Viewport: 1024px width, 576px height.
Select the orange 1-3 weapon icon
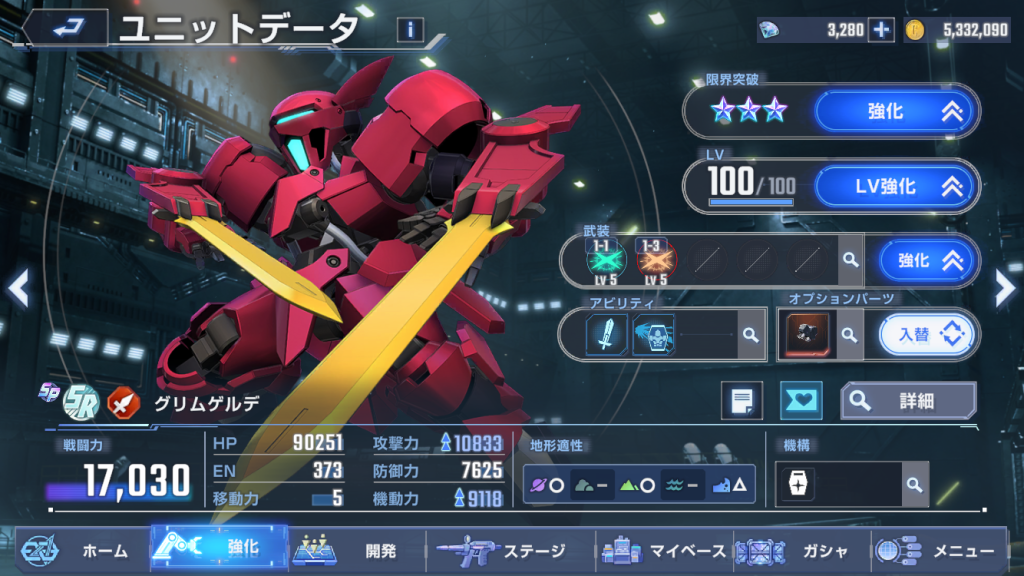tap(656, 260)
